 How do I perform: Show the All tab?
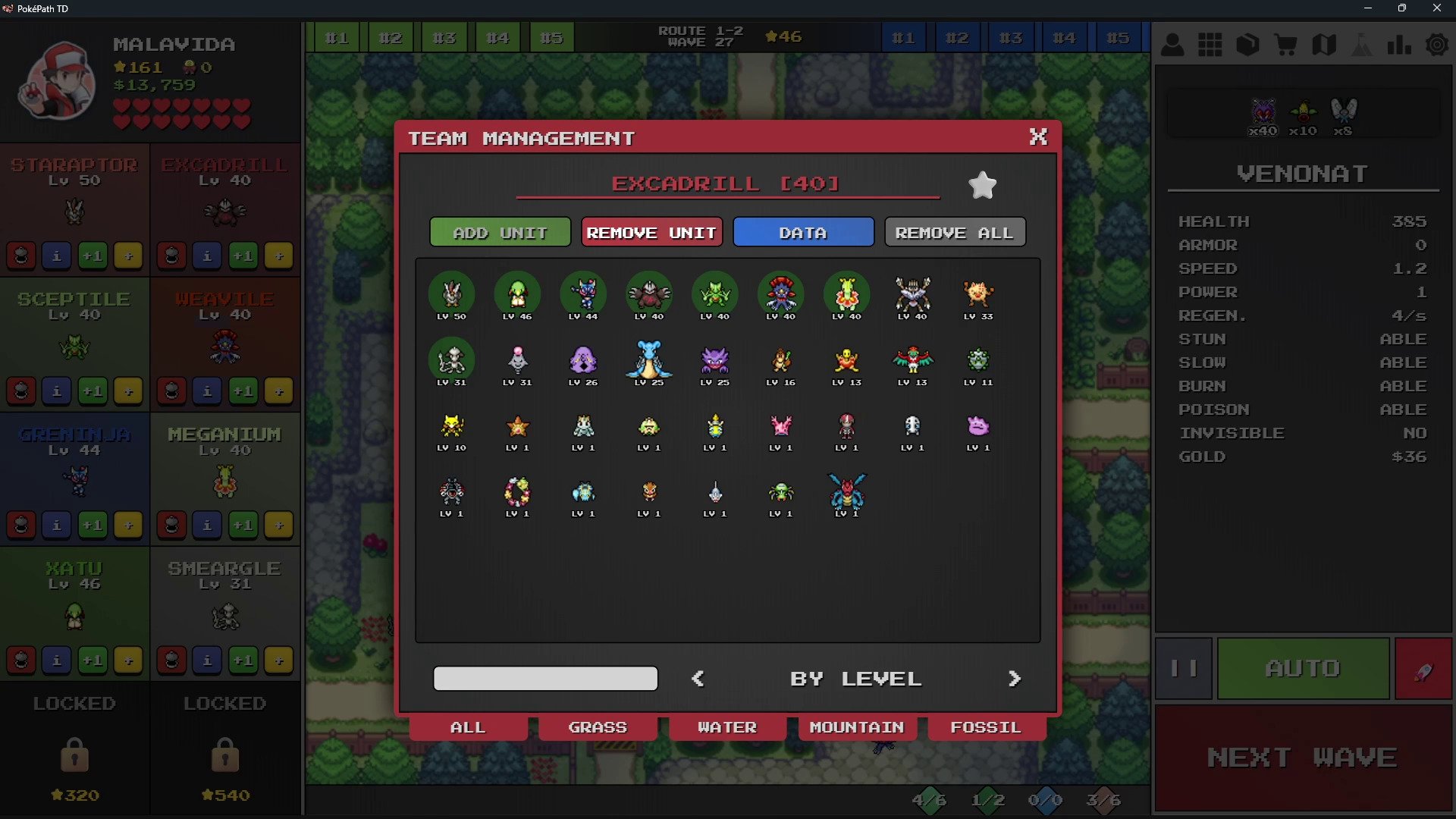coord(468,727)
